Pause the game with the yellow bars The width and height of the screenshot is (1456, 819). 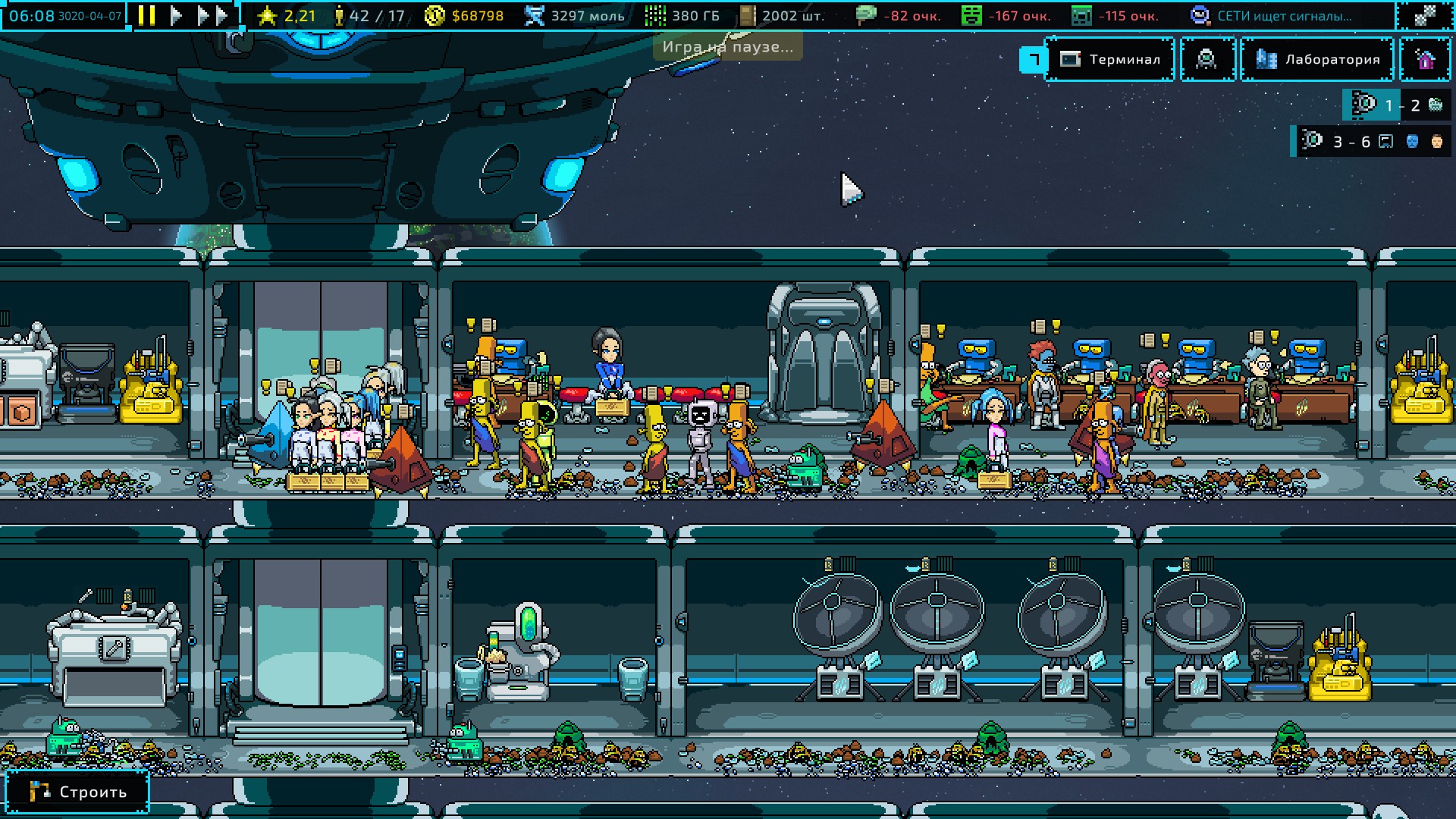coord(147,15)
